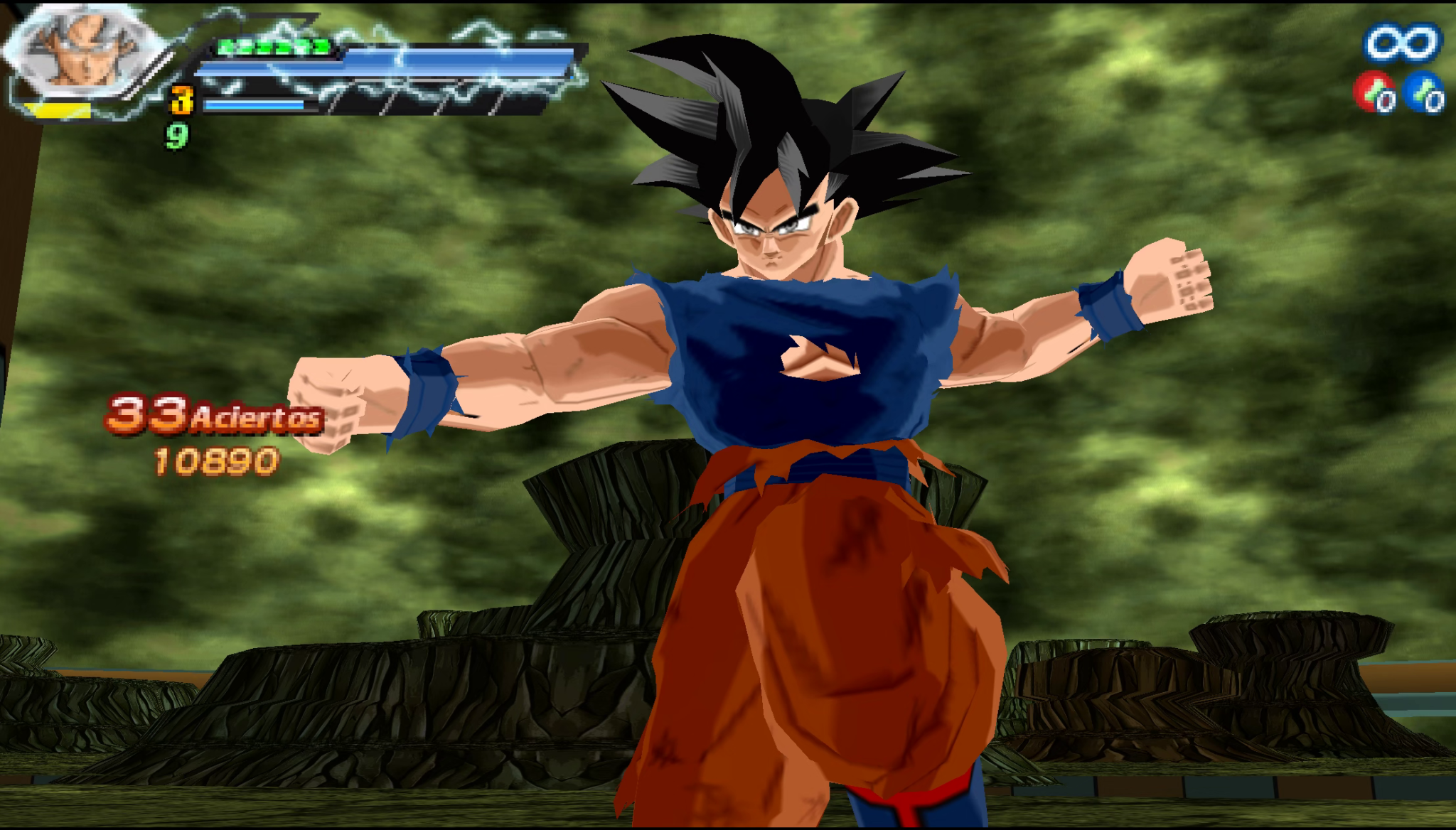Select the red orb icon
Viewport: 1456px width, 830px height.
1374,93
